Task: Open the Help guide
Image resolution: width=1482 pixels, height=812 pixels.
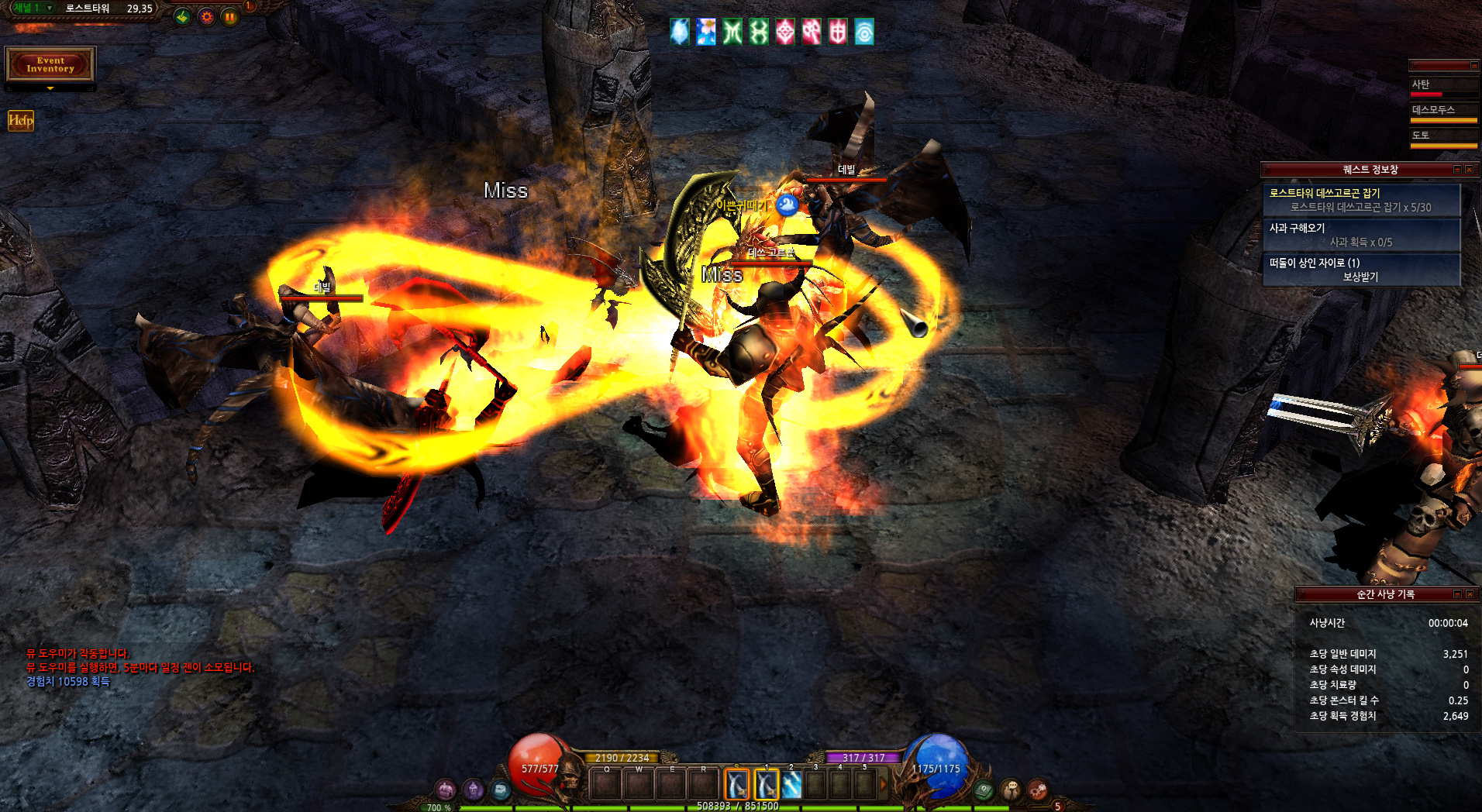Action: tap(21, 120)
